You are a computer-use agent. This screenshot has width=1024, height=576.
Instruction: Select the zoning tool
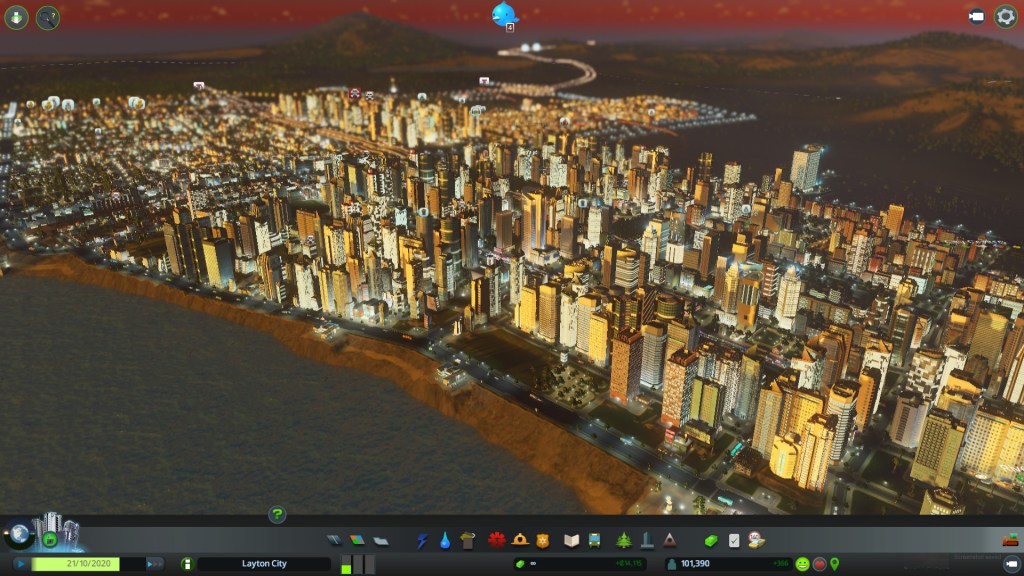(357, 541)
